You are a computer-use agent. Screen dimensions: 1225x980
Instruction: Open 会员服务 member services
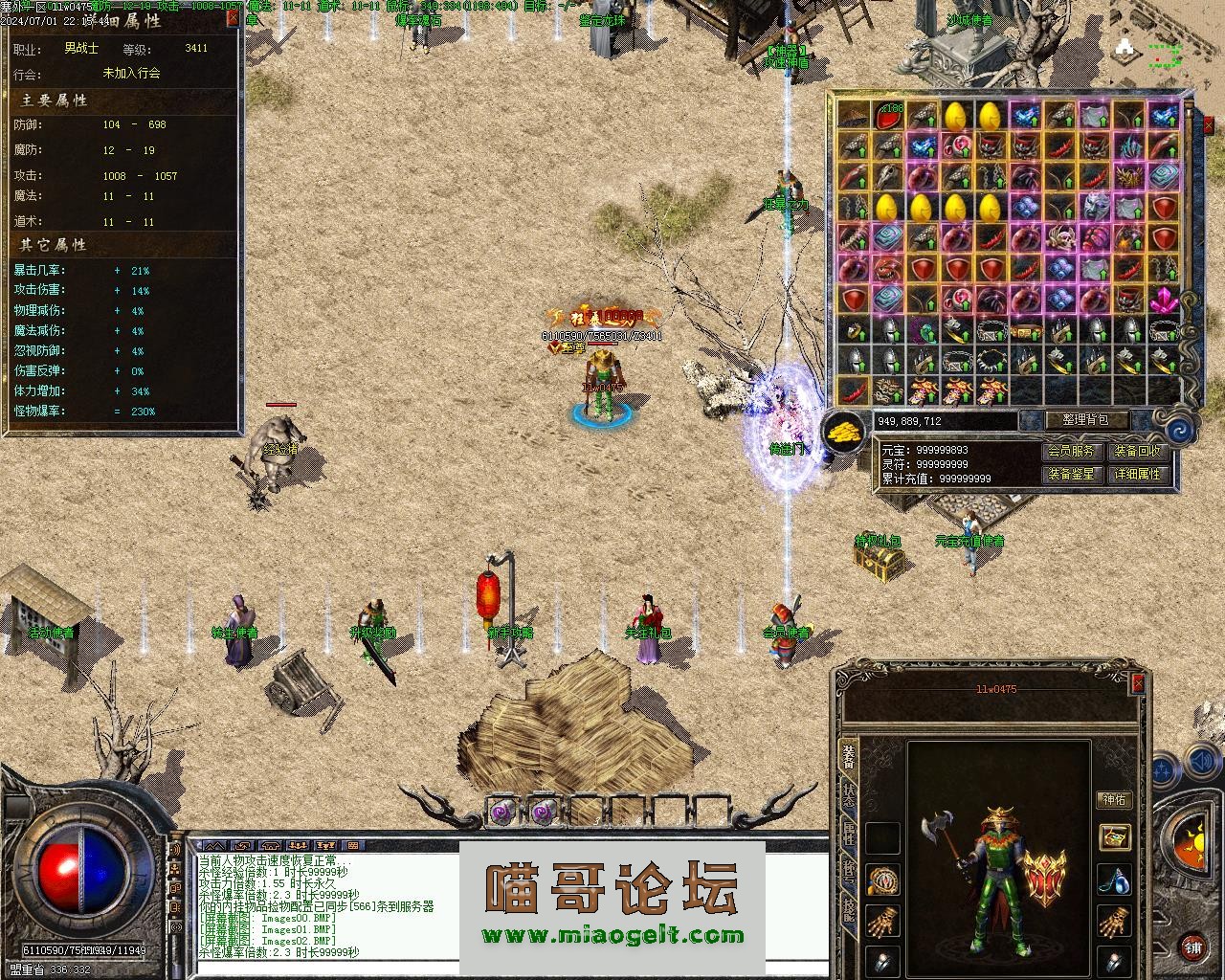point(1070,451)
